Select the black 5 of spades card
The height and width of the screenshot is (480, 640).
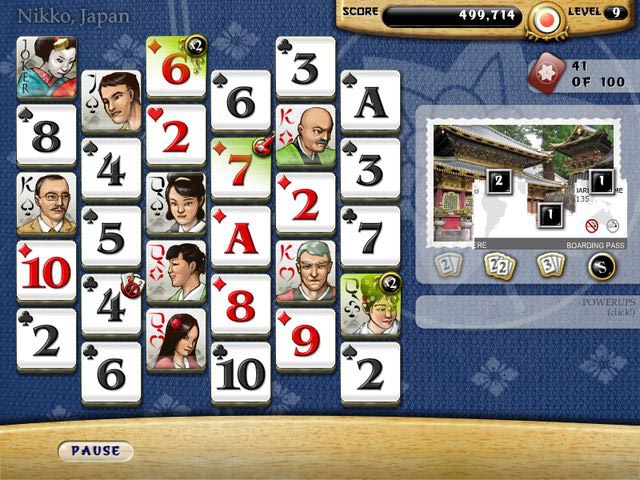(111, 237)
